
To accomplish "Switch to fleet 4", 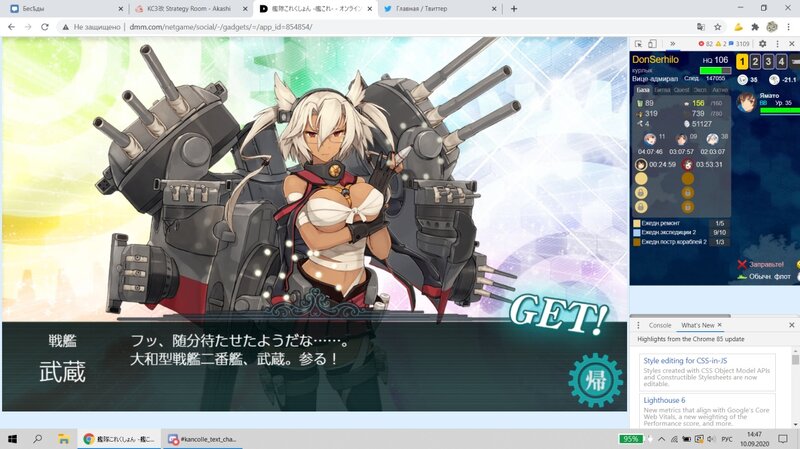I will point(781,61).
